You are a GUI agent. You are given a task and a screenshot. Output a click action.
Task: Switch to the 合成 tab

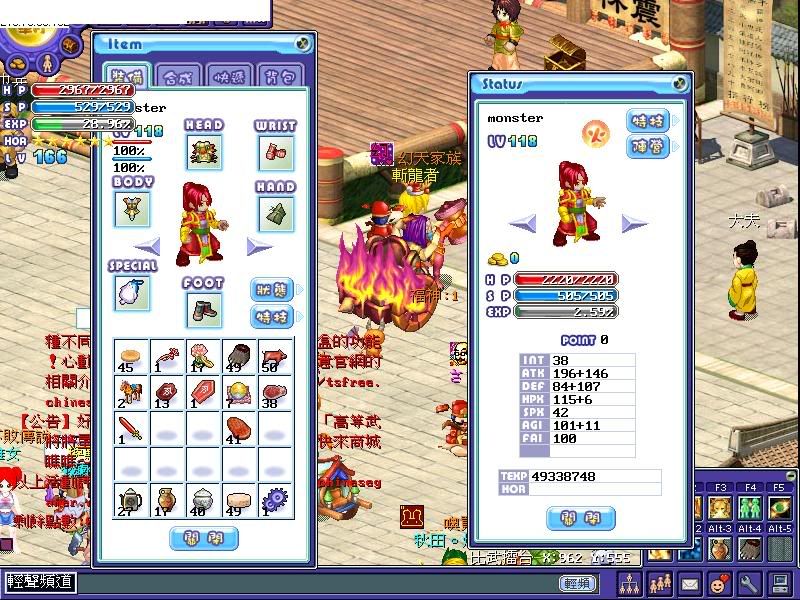(x=177, y=77)
